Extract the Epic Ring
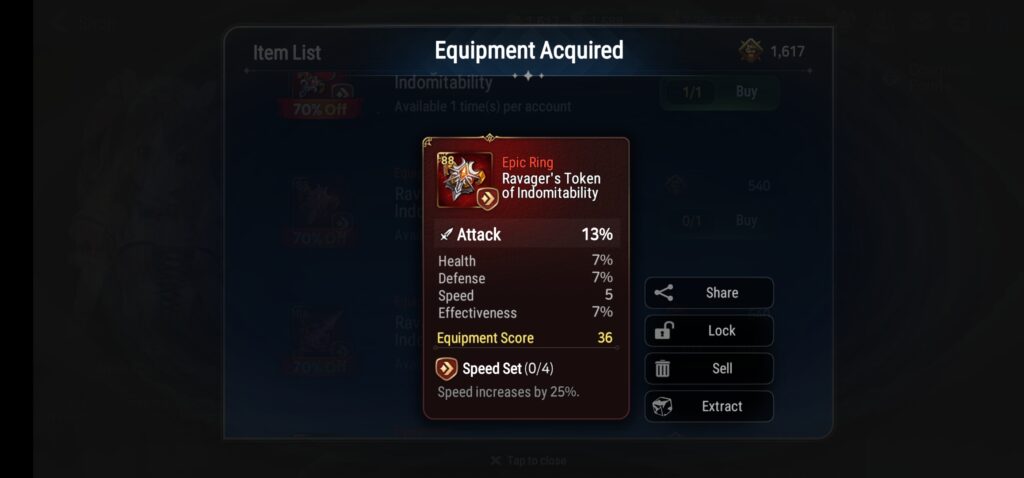Viewport: 1024px width, 478px height. point(709,406)
